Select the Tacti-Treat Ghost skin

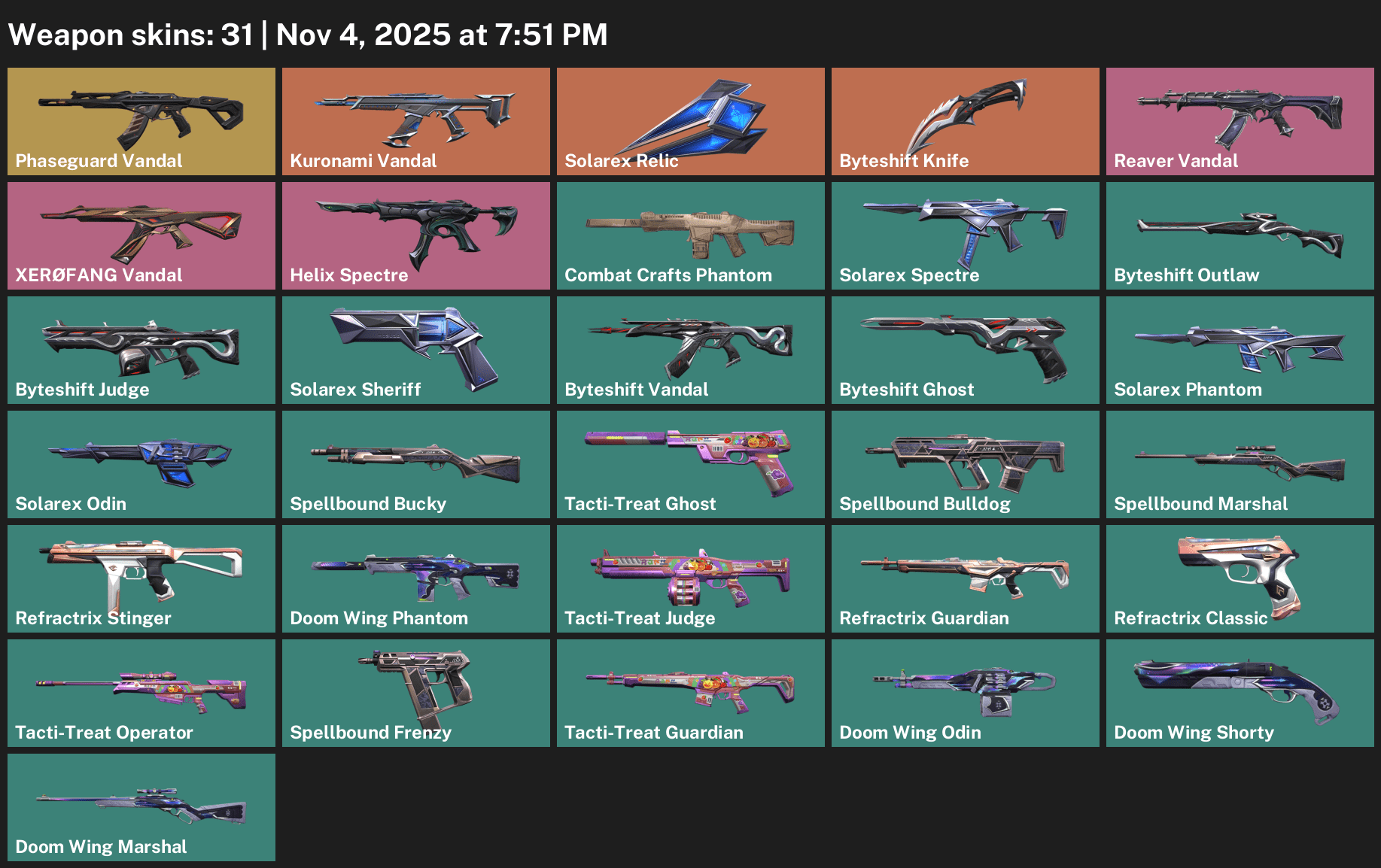[690, 463]
